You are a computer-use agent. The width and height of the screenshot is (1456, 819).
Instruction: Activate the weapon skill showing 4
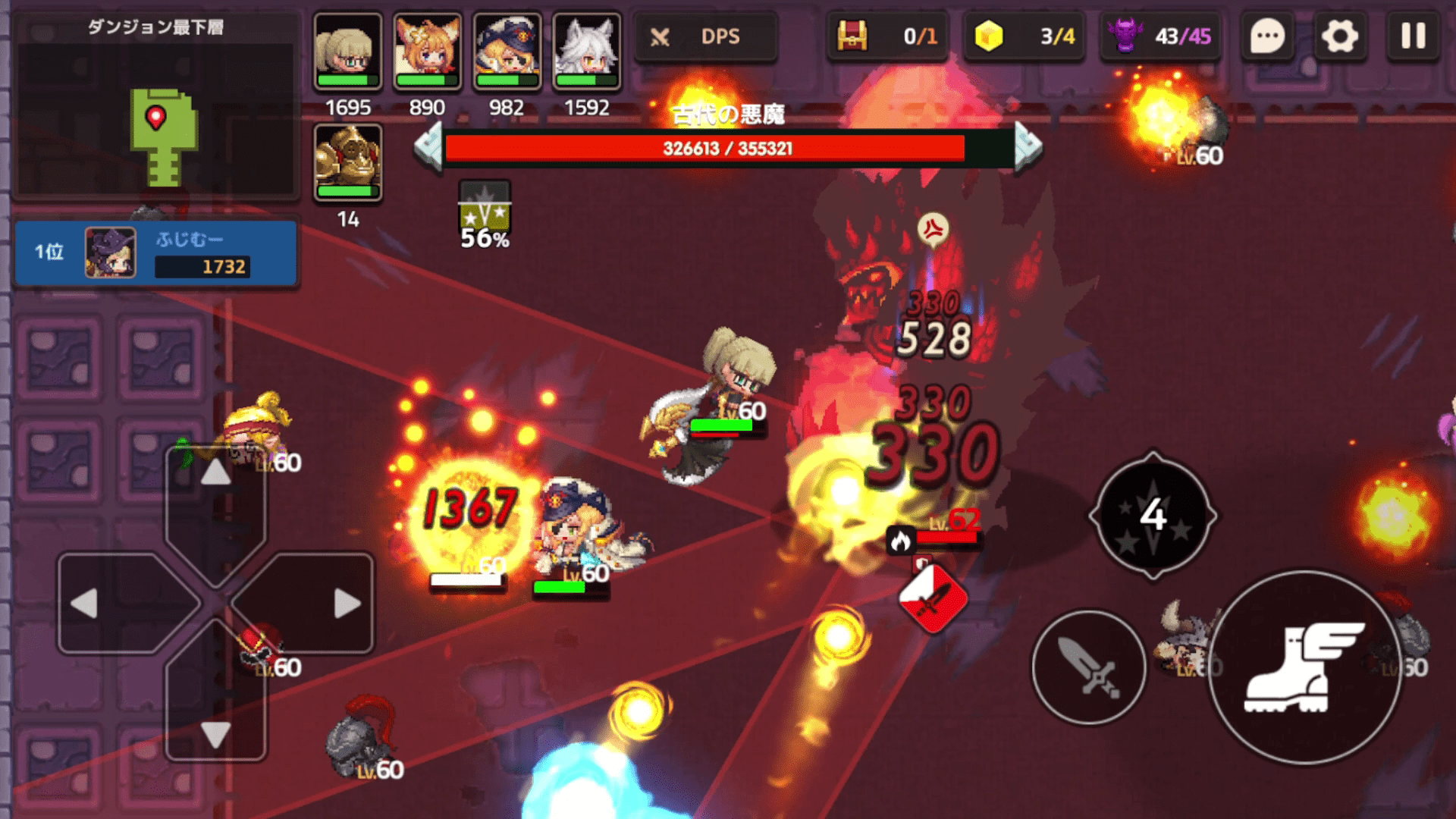[1153, 516]
